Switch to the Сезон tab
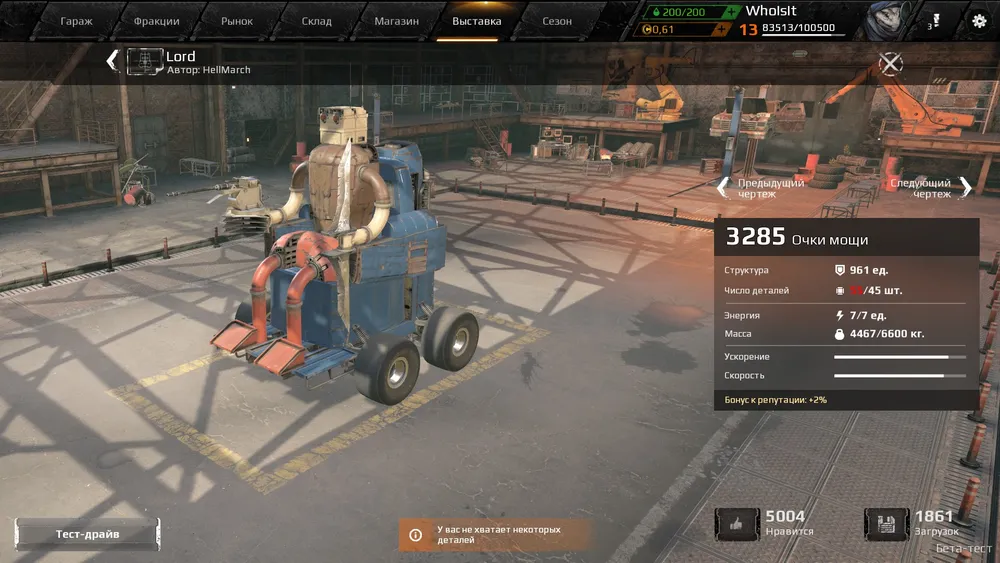Image resolution: width=1000 pixels, height=563 pixels. coord(557,21)
